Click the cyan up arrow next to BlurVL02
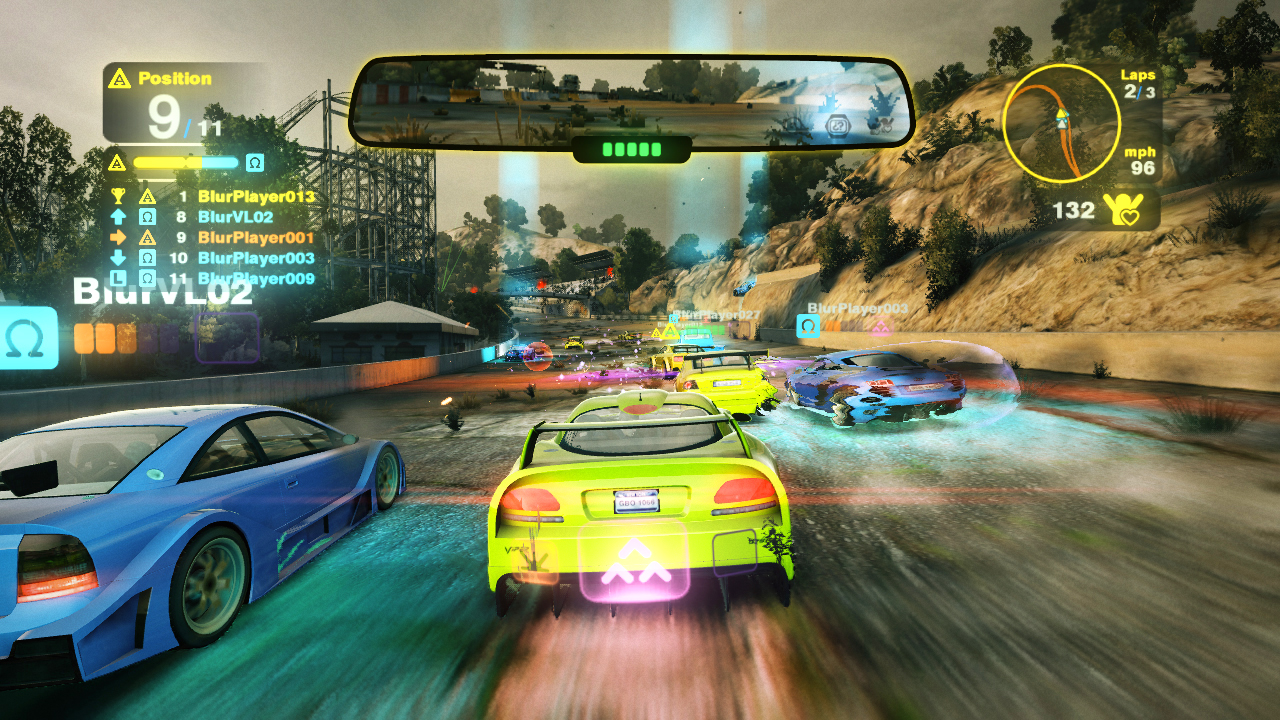 coord(118,216)
